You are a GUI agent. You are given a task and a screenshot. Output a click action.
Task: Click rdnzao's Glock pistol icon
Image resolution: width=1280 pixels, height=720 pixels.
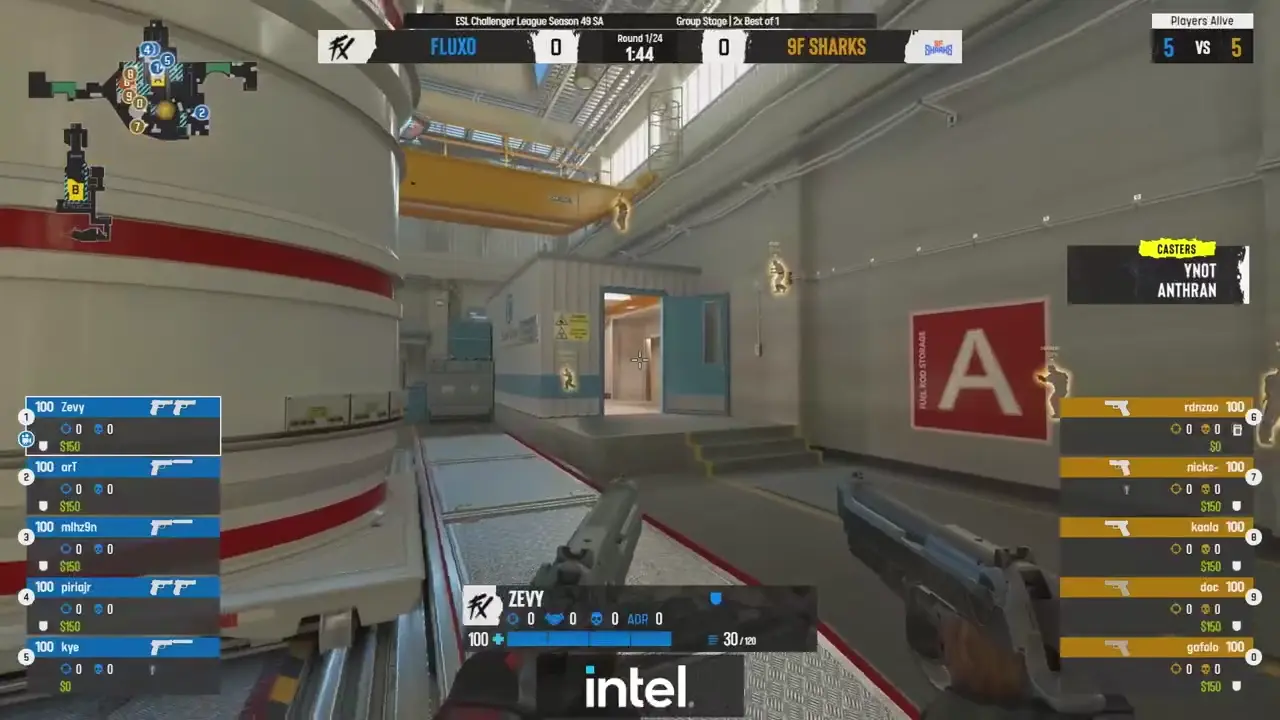tap(1116, 407)
